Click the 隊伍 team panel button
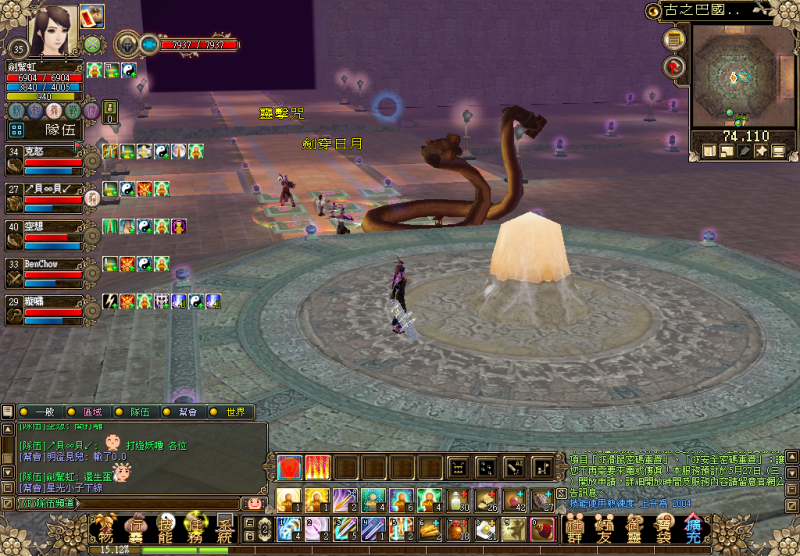 pos(60,129)
